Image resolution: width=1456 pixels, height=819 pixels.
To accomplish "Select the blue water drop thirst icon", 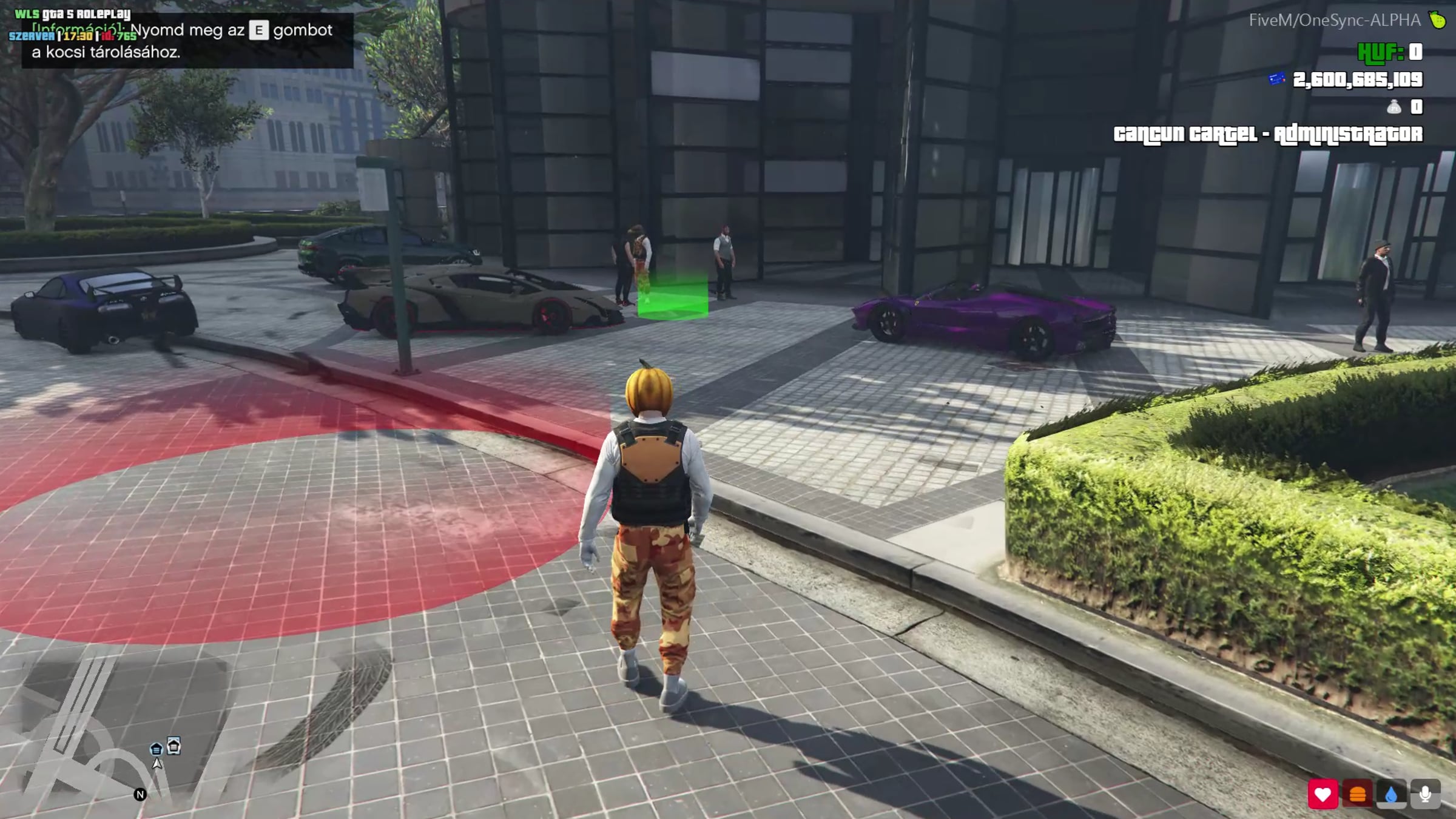I will [1391, 794].
